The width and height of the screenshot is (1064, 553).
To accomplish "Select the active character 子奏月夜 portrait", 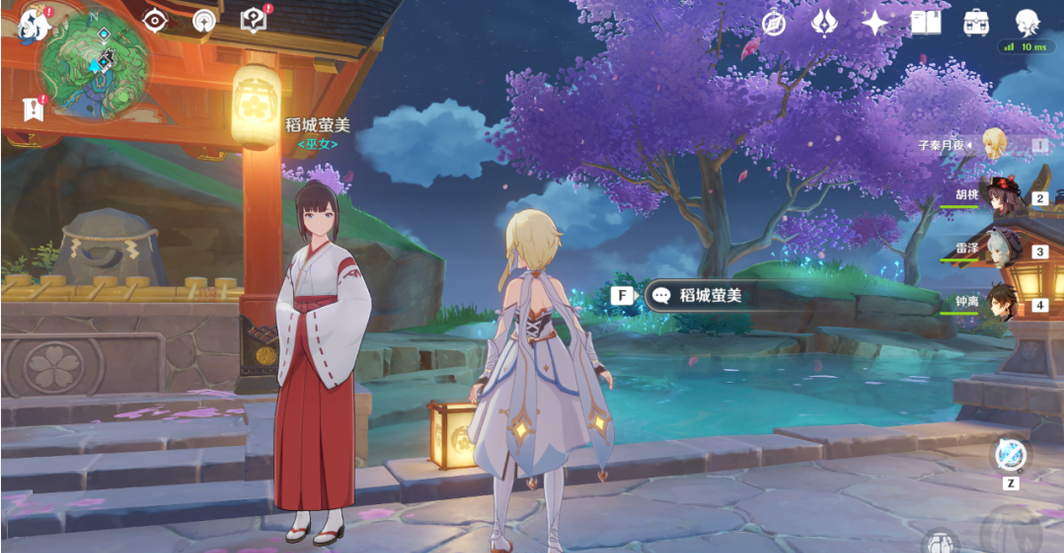I will coord(993,144).
